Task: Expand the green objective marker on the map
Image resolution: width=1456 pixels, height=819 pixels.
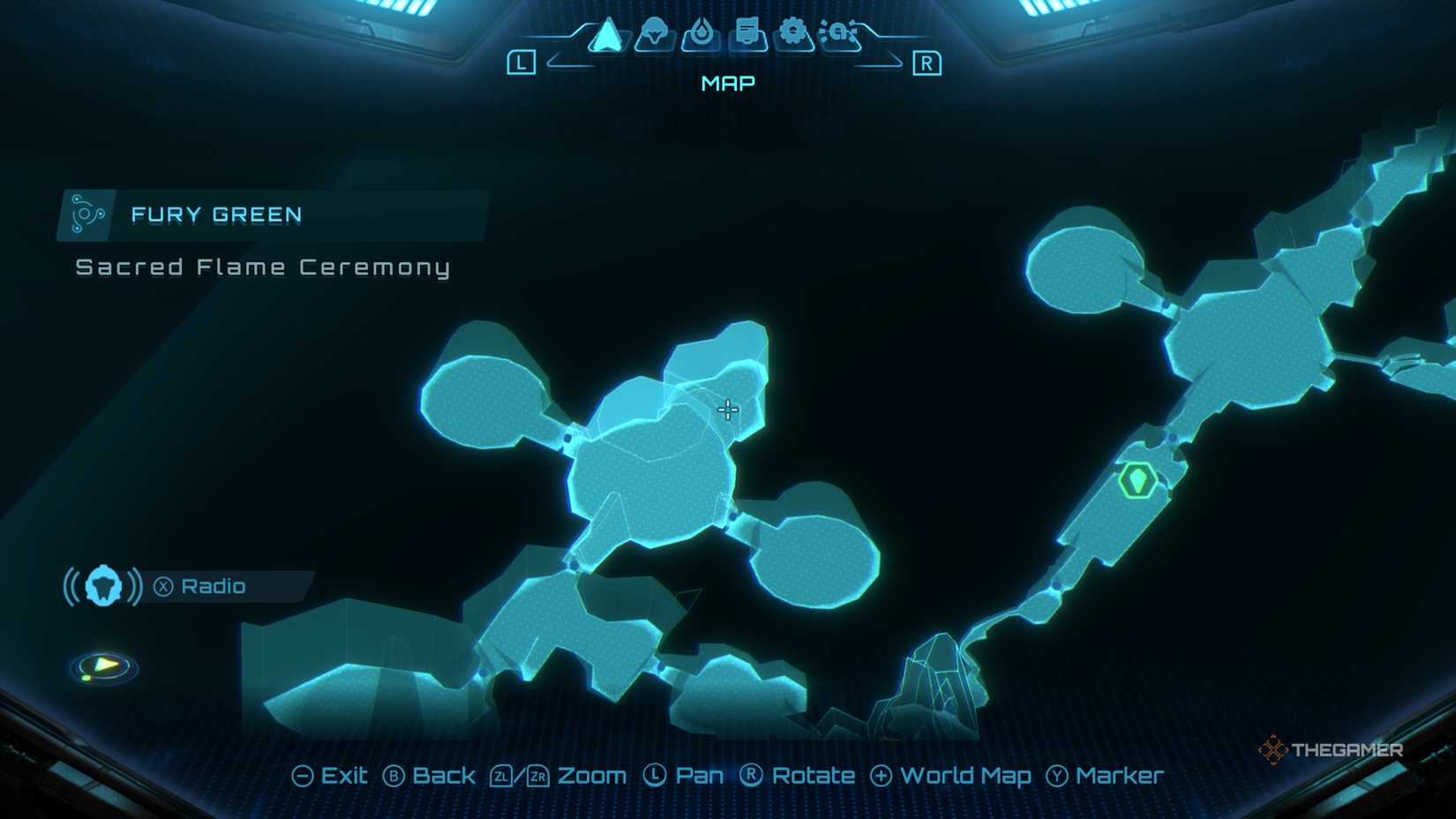Action: point(1138,479)
